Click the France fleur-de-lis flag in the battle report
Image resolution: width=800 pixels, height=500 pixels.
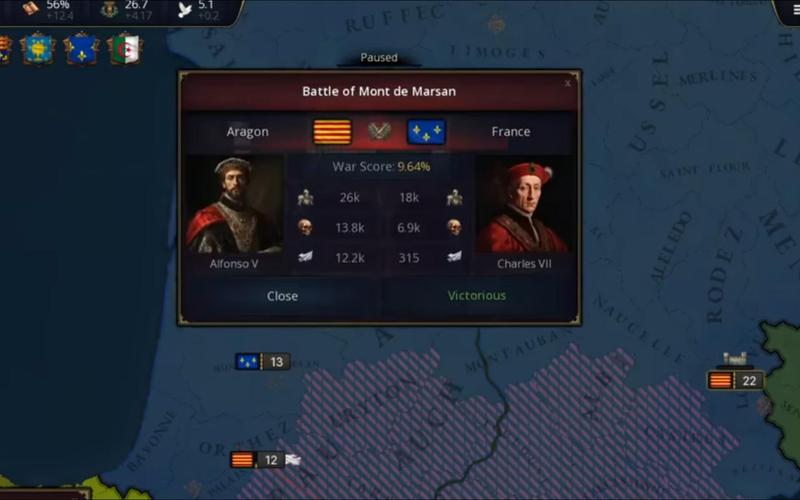pyautogui.click(x=426, y=132)
